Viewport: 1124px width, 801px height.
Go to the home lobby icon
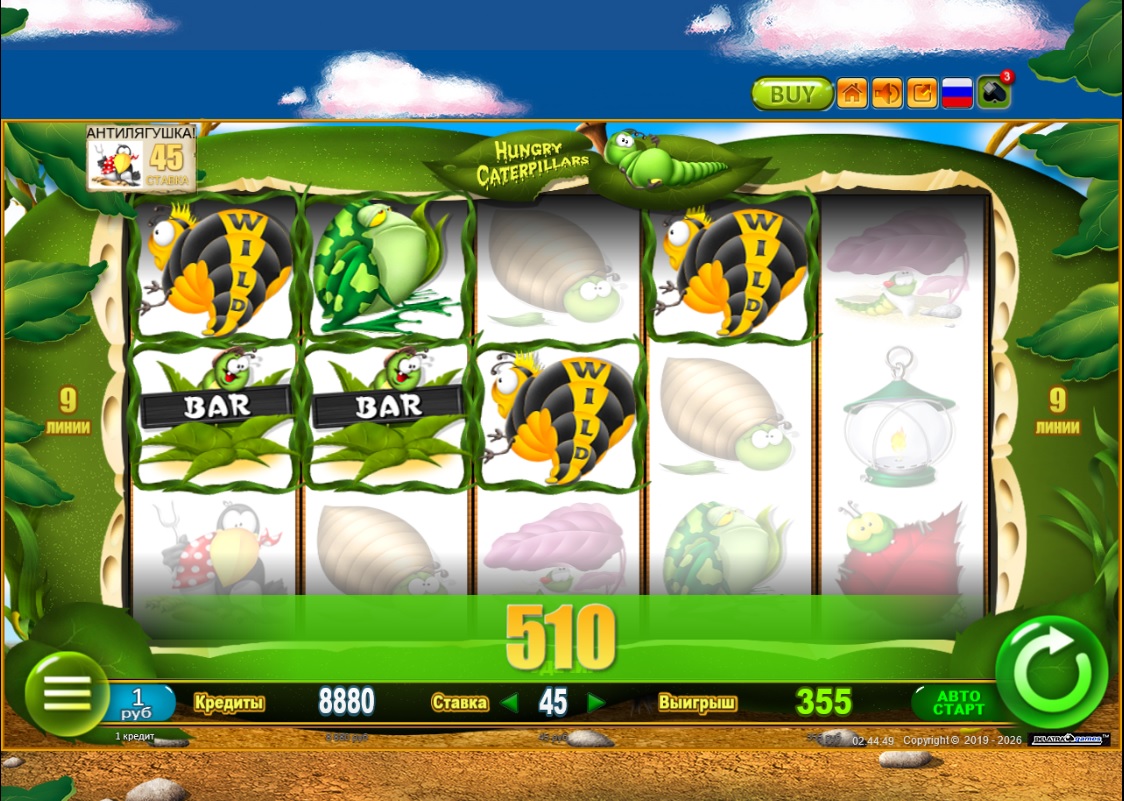coord(851,94)
